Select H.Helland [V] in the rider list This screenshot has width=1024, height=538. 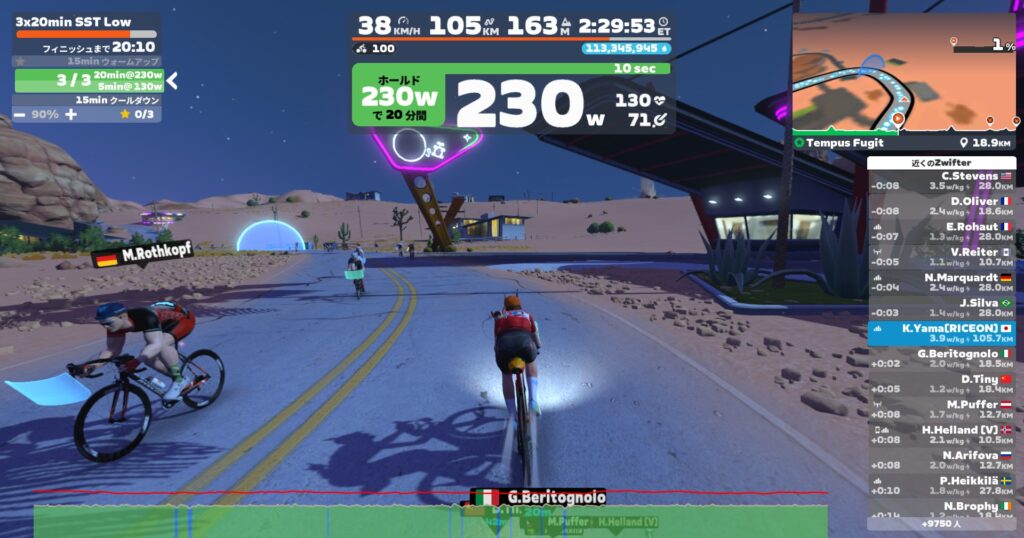click(x=941, y=434)
